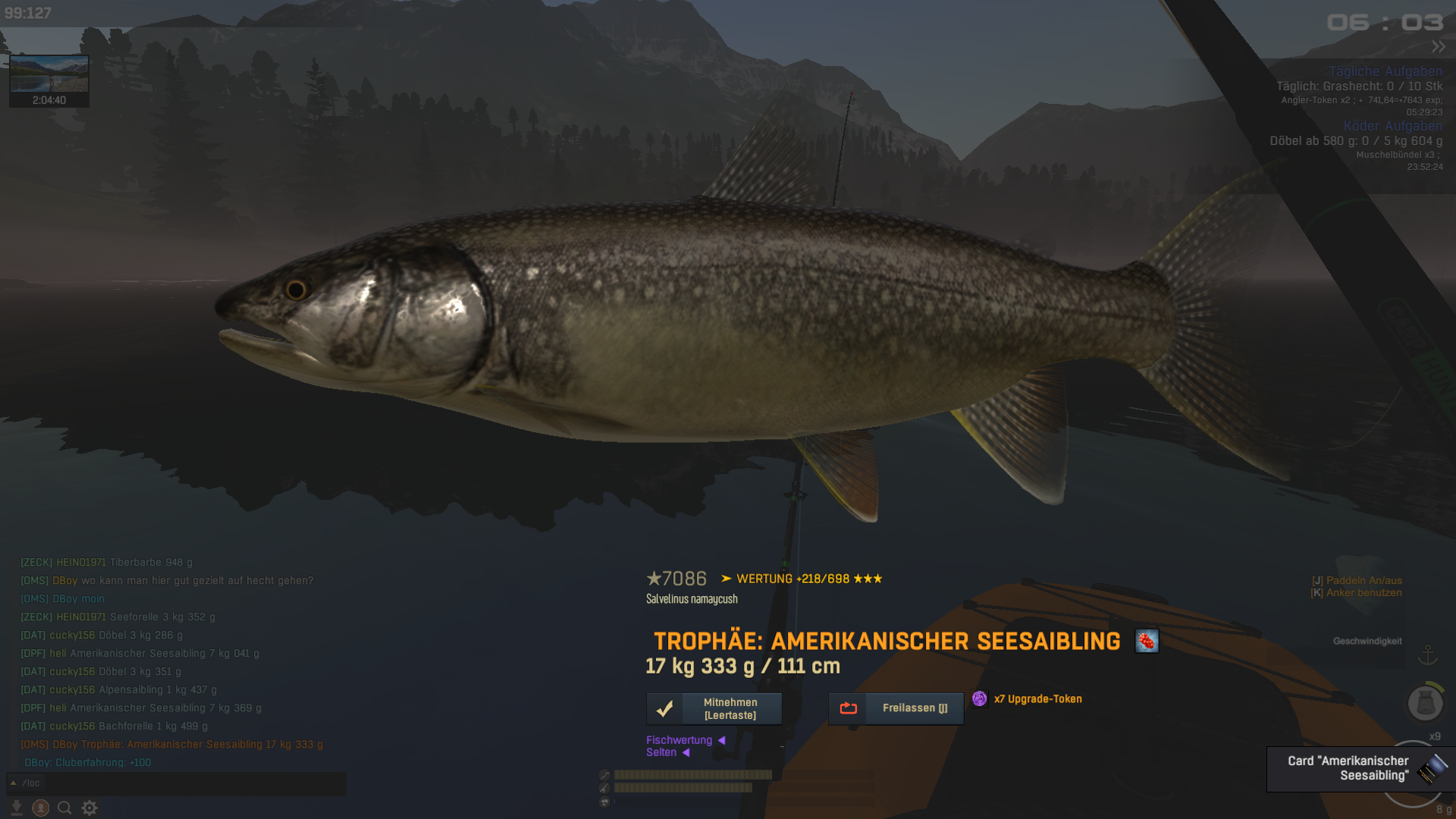Open chat settings gear
1456x819 pixels.
(x=89, y=808)
